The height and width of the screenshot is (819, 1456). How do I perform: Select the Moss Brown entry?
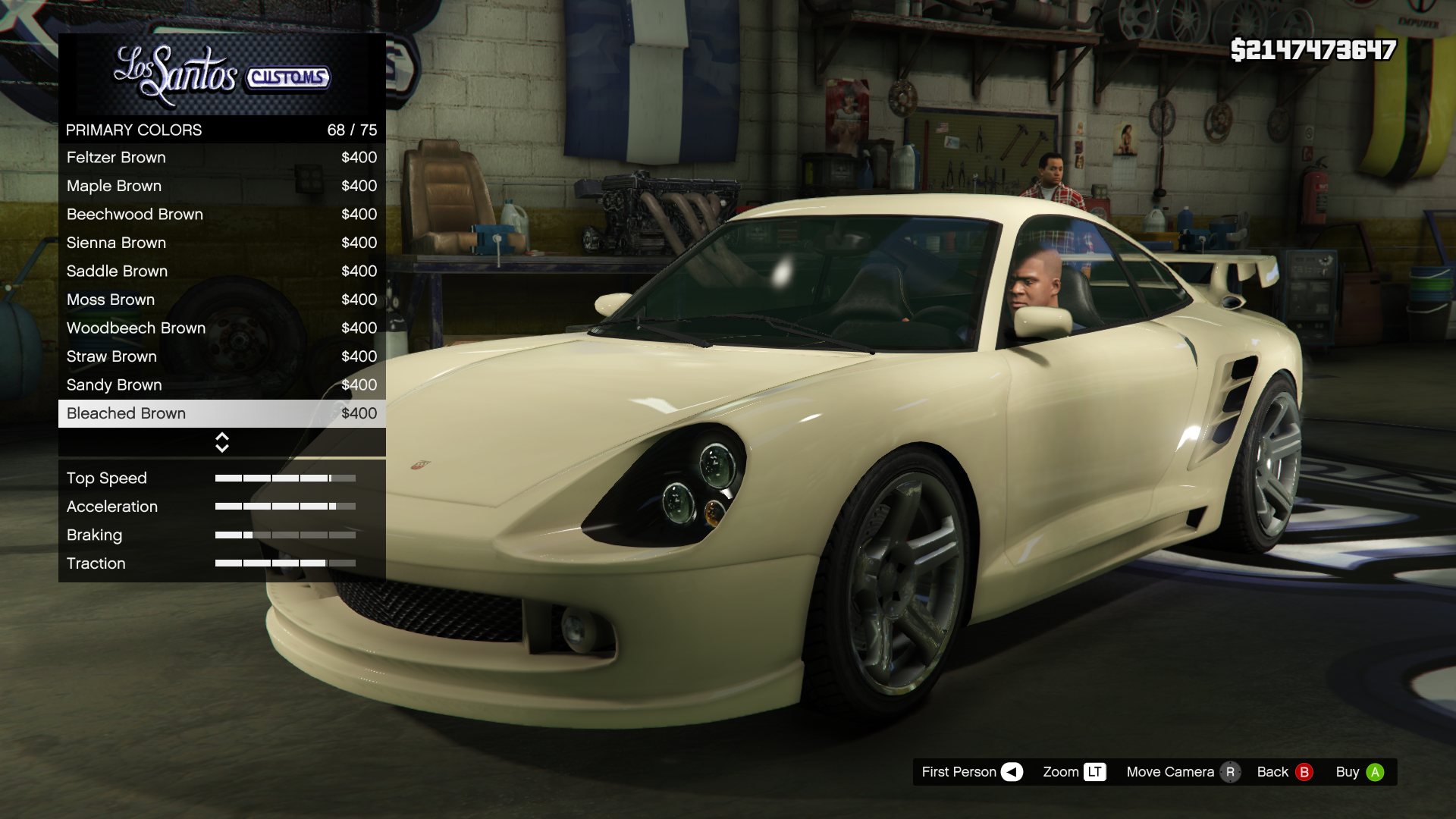pyautogui.click(x=221, y=300)
